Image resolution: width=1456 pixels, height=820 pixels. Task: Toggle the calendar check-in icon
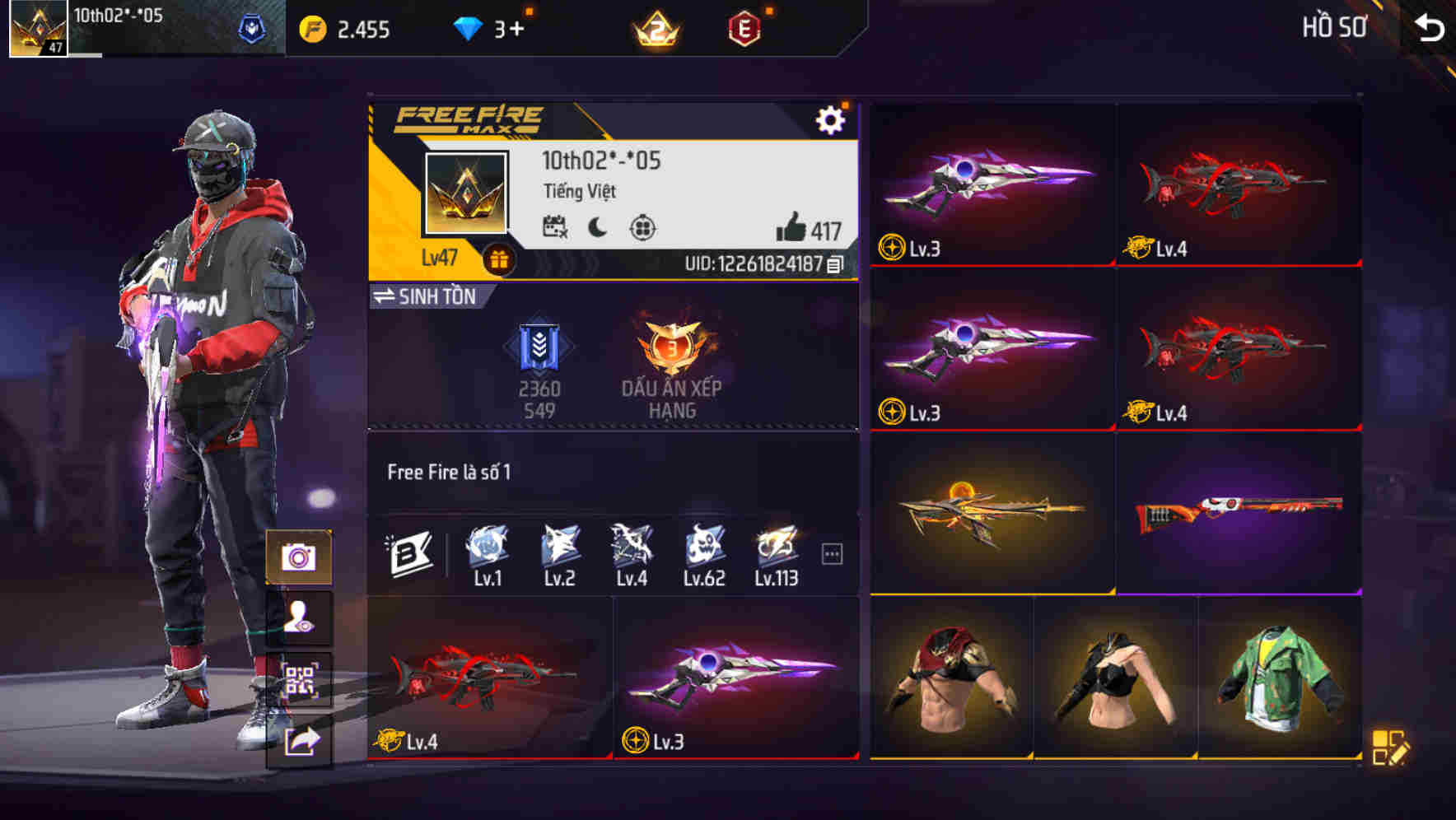coord(557,226)
